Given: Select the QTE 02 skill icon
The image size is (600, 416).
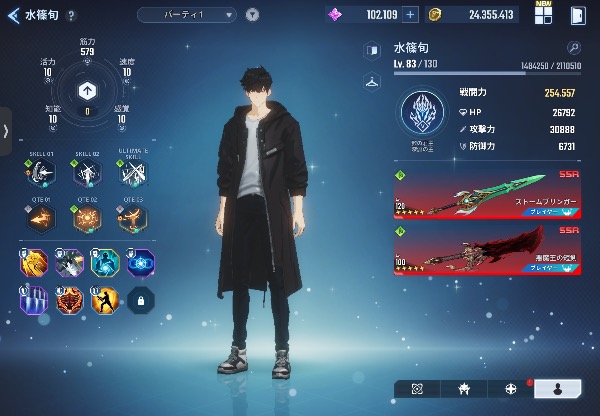Looking at the screenshot, I should pos(87,218).
